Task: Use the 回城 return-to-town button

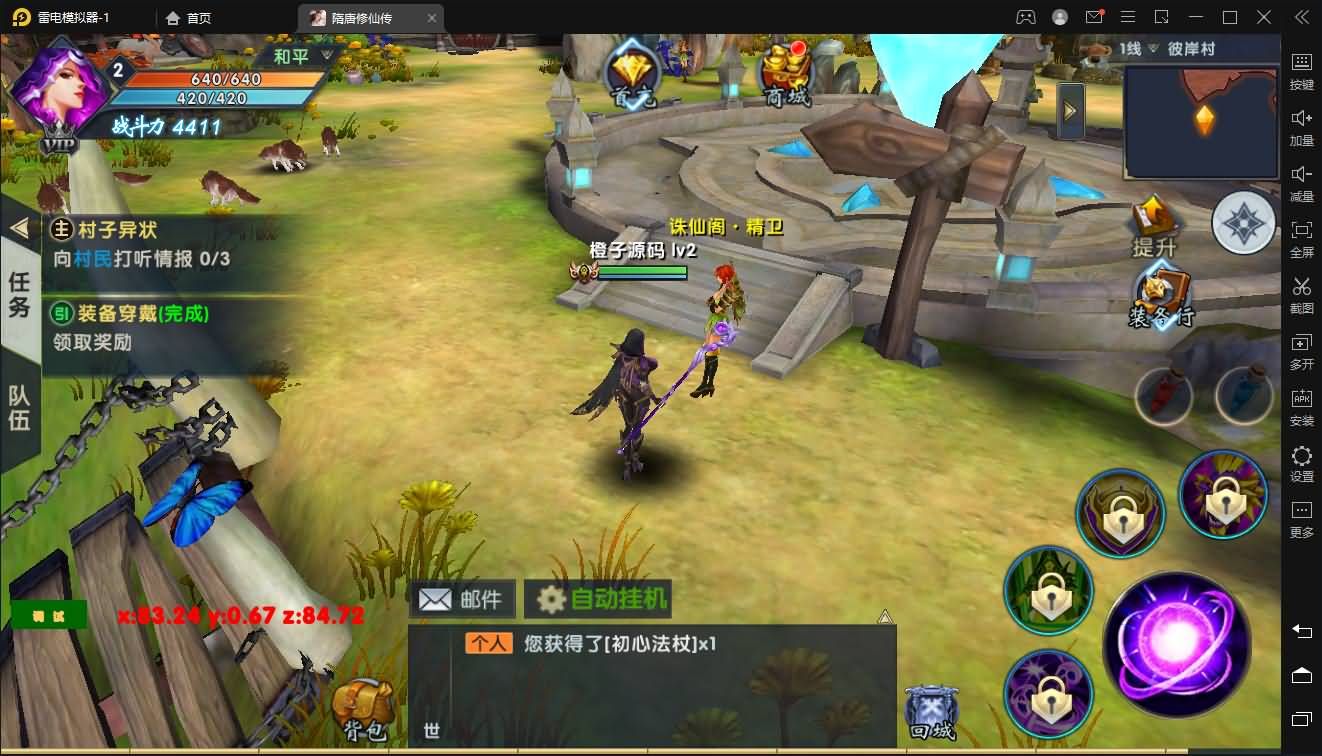Action: (x=930, y=712)
